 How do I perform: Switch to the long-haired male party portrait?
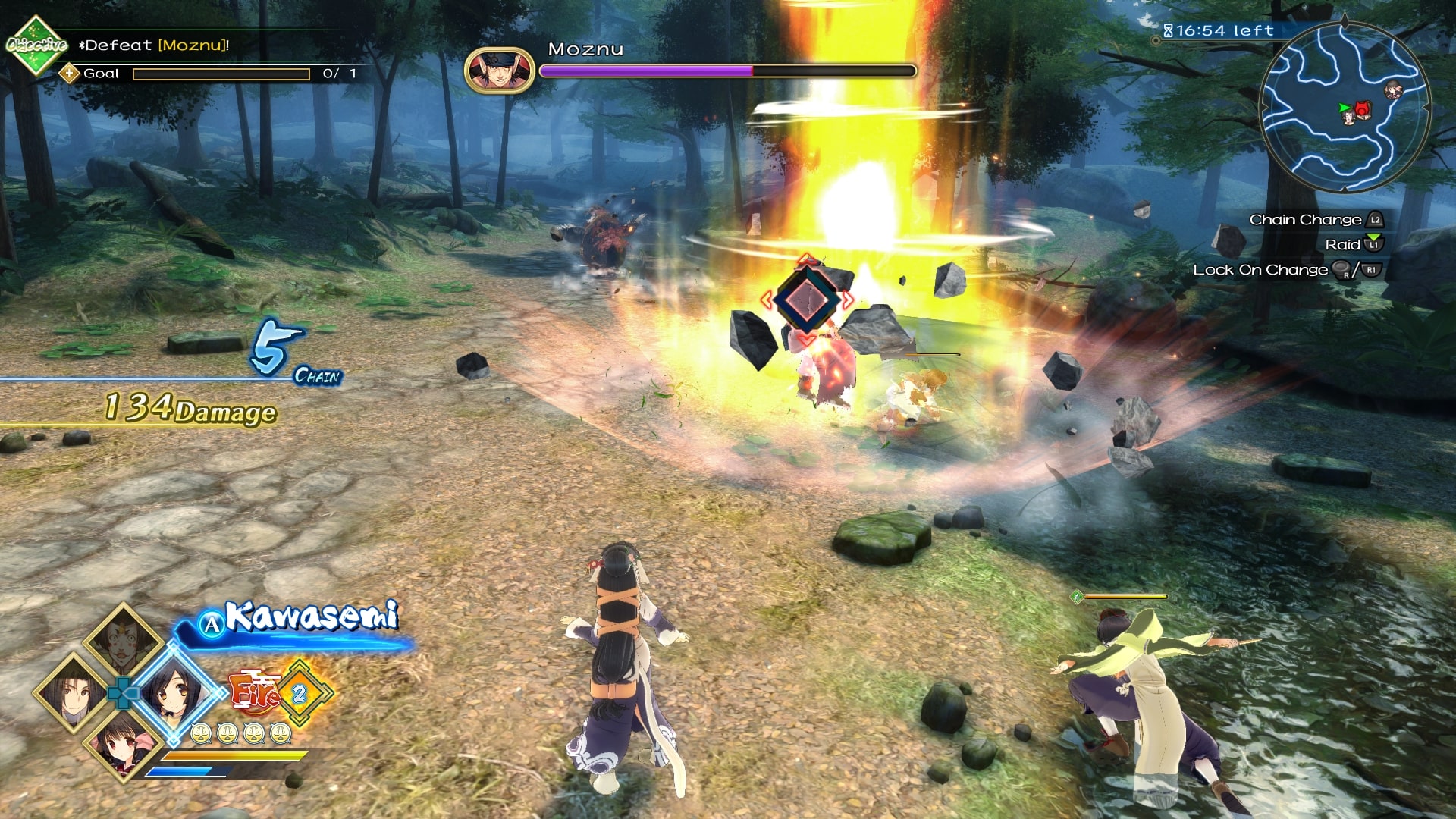72,692
